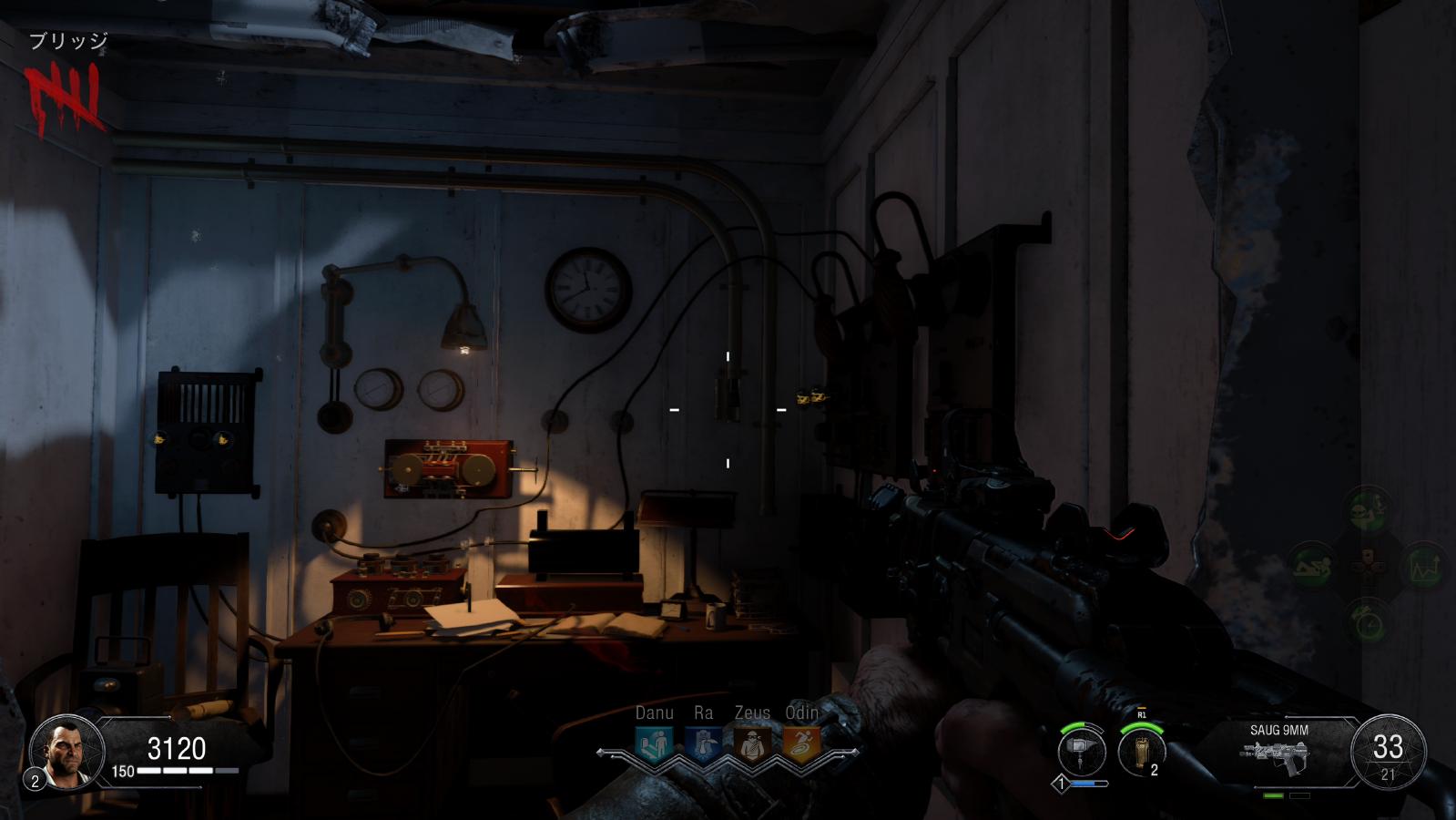This screenshot has height=820, width=1456.
Task: Use the left elixir with crawling figure
Action: [x=1311, y=565]
